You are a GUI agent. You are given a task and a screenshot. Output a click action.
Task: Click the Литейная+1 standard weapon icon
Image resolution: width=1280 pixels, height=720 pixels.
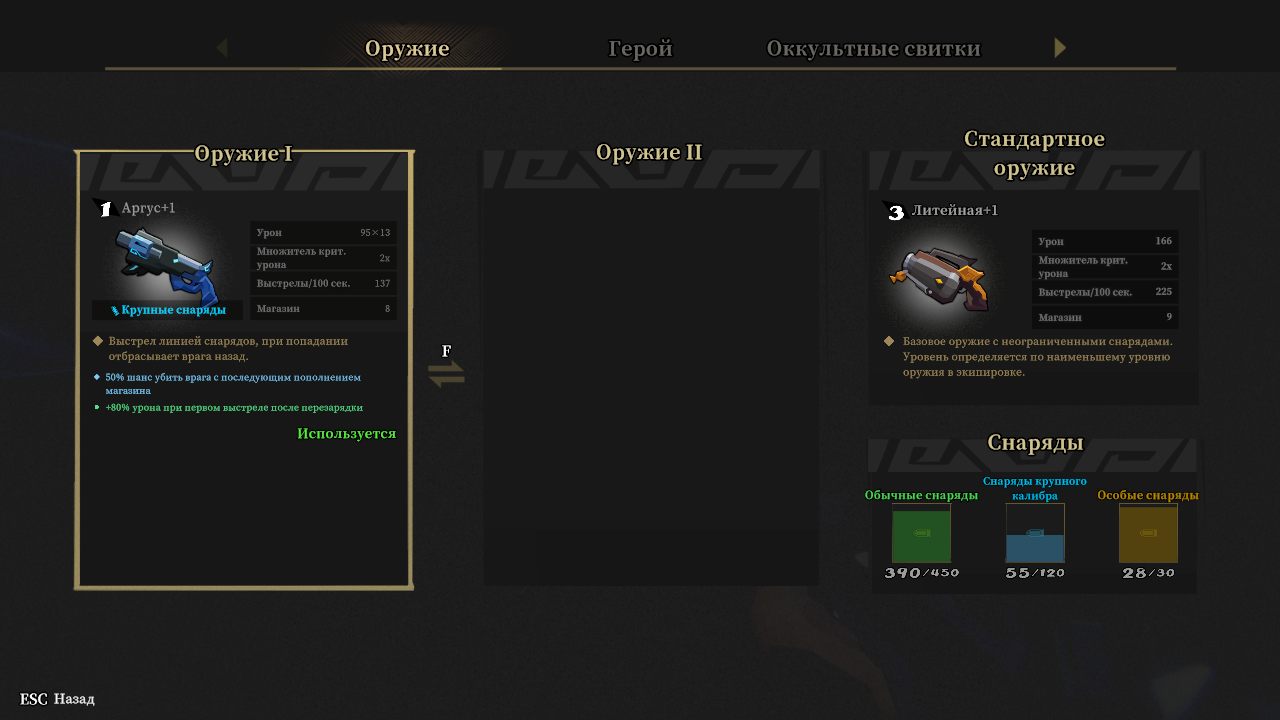940,272
